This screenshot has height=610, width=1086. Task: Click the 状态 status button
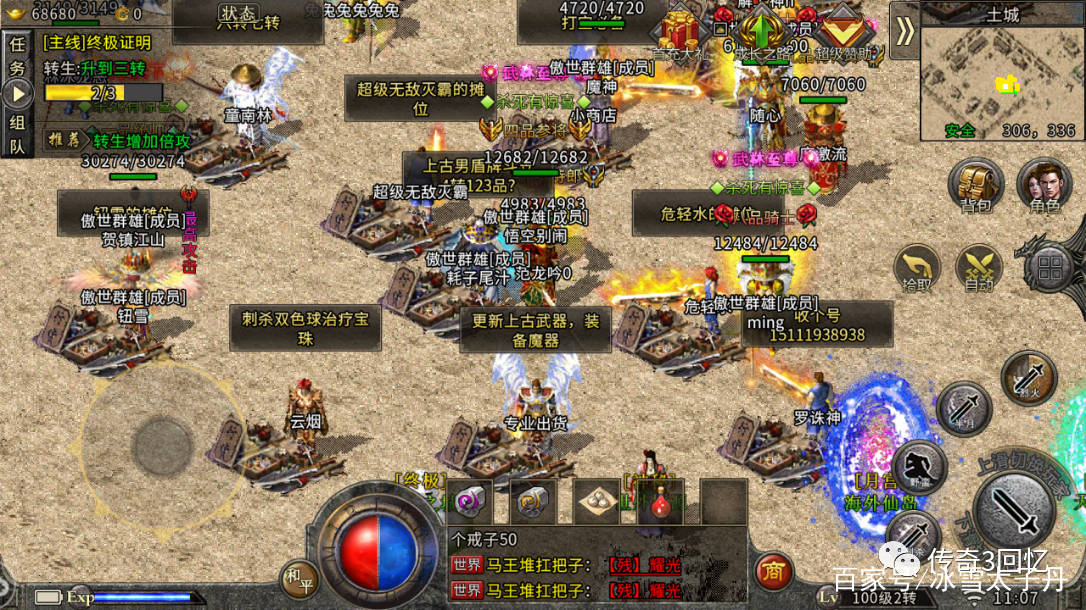pyautogui.click(x=237, y=14)
